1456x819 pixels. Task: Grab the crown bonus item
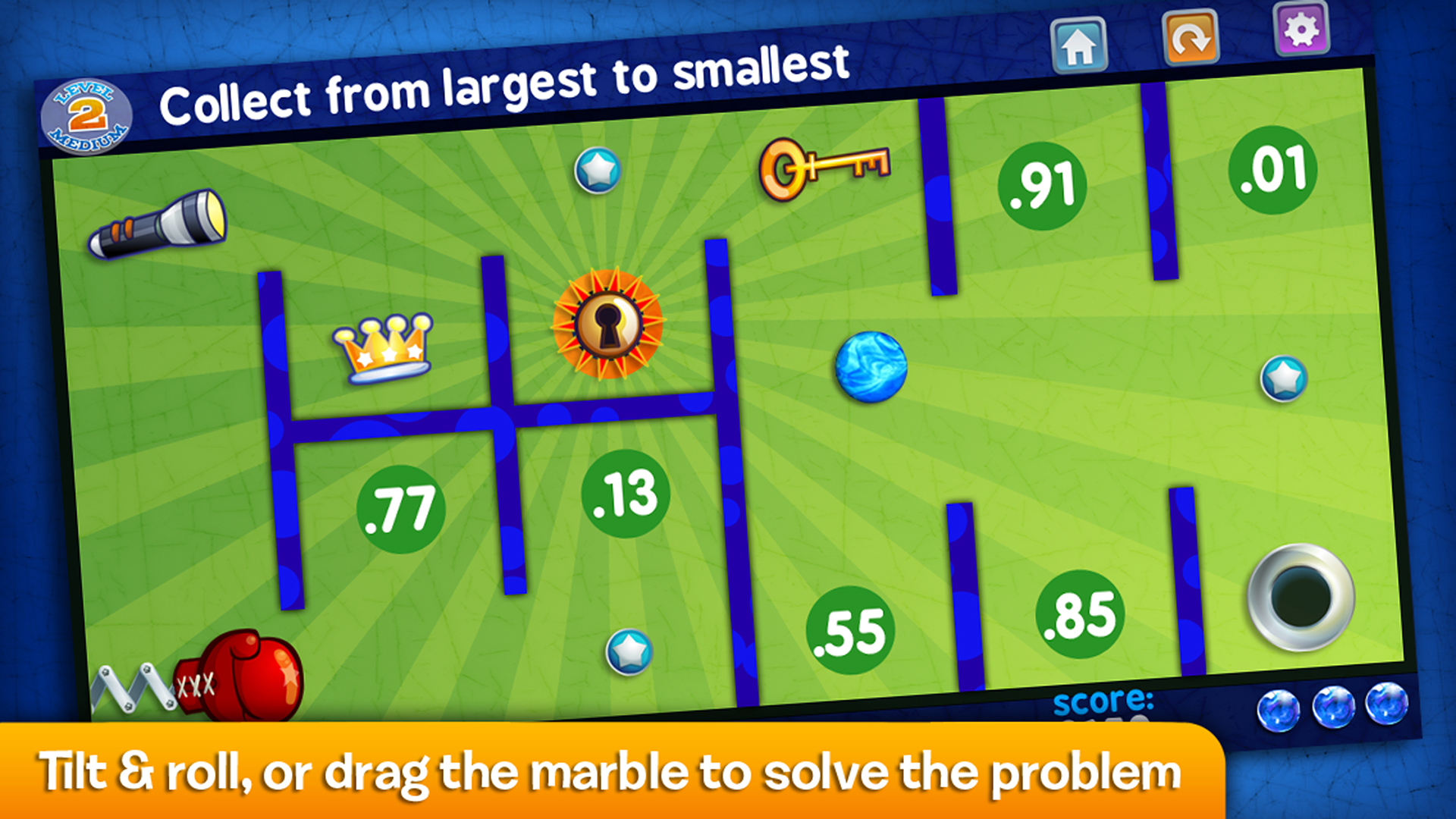pyautogui.click(x=384, y=349)
